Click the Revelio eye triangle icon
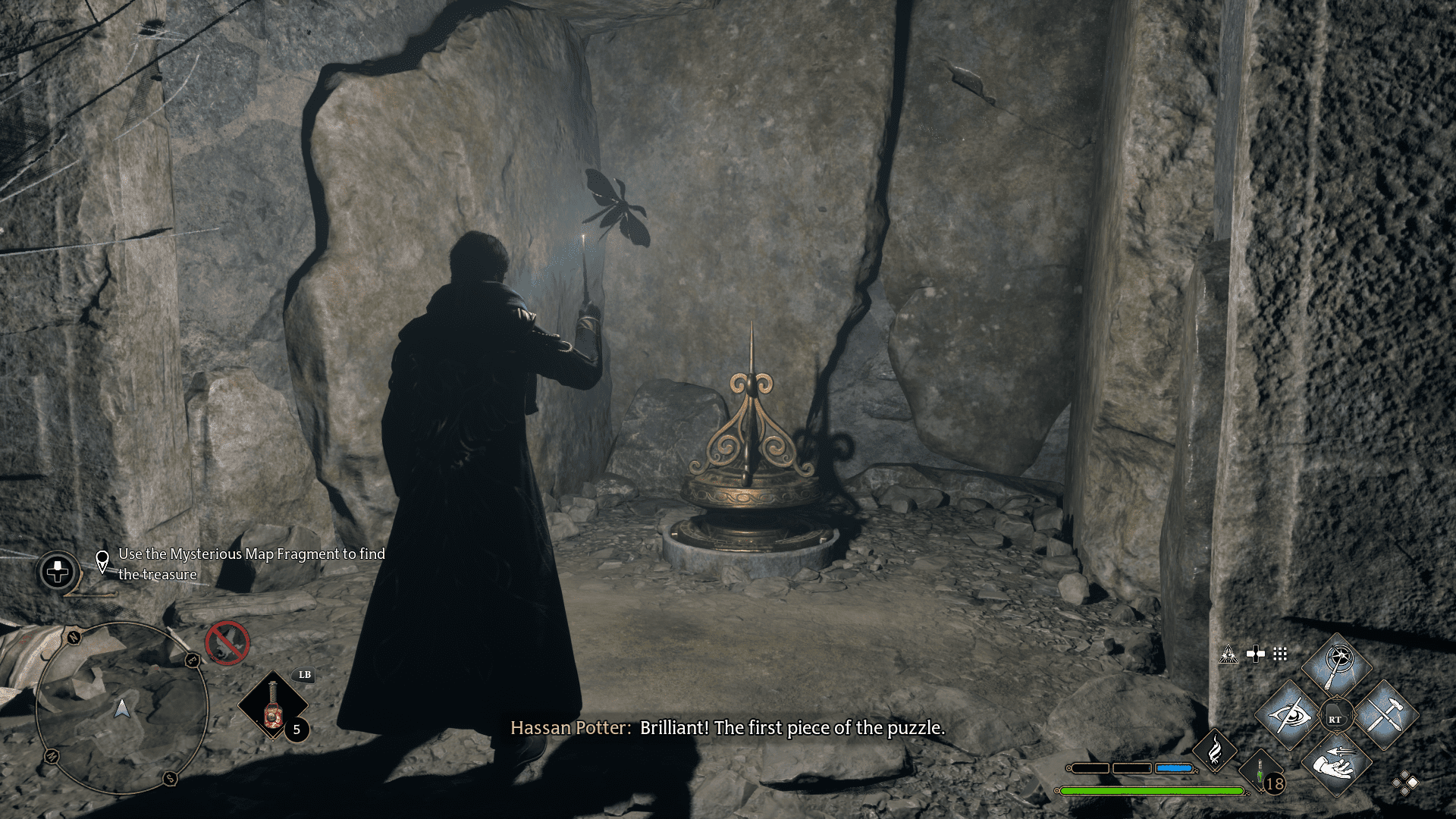This screenshot has width=1456, height=819. point(1228,654)
